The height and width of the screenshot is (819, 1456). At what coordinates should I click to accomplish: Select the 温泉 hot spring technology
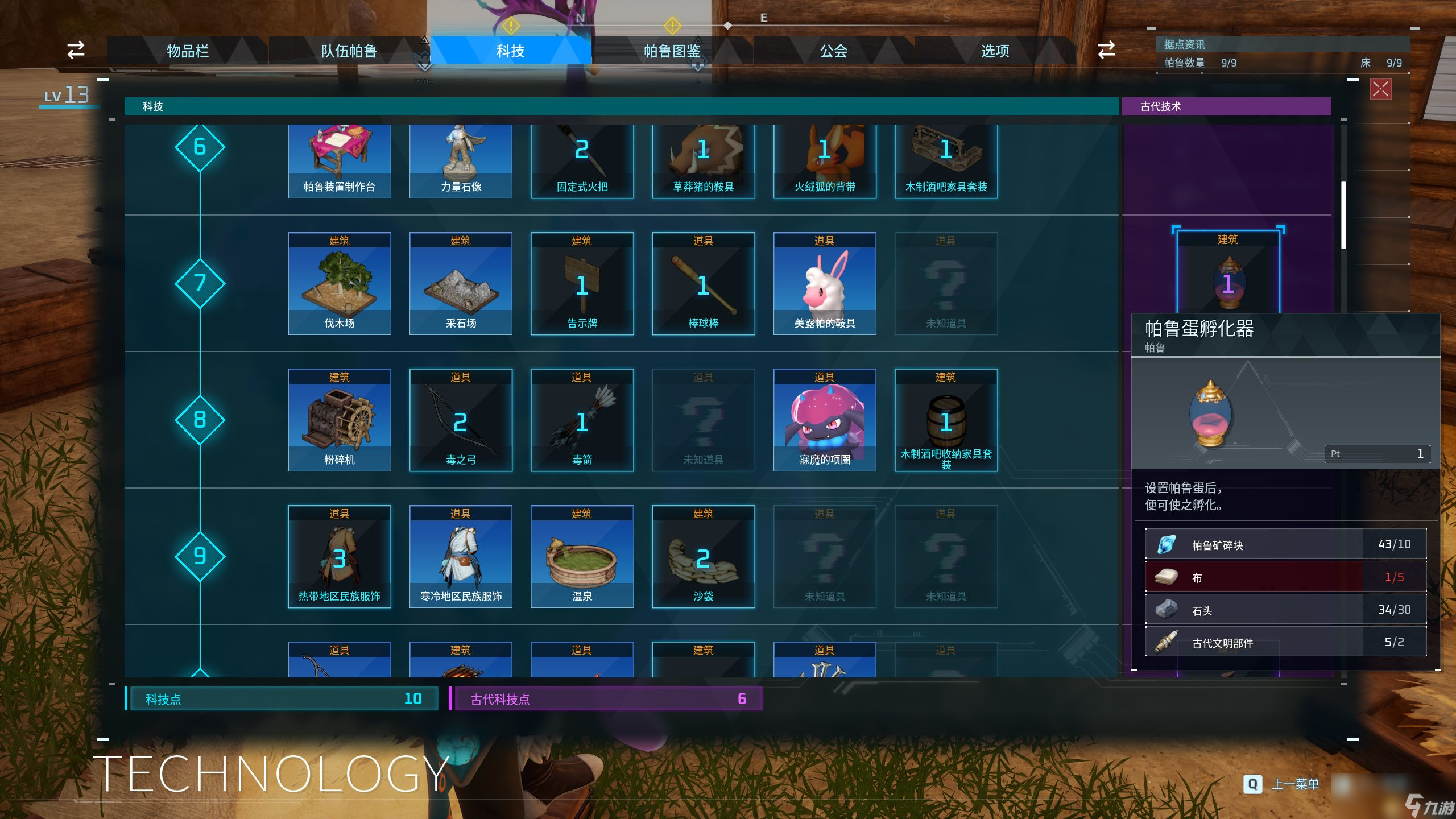[x=582, y=556]
